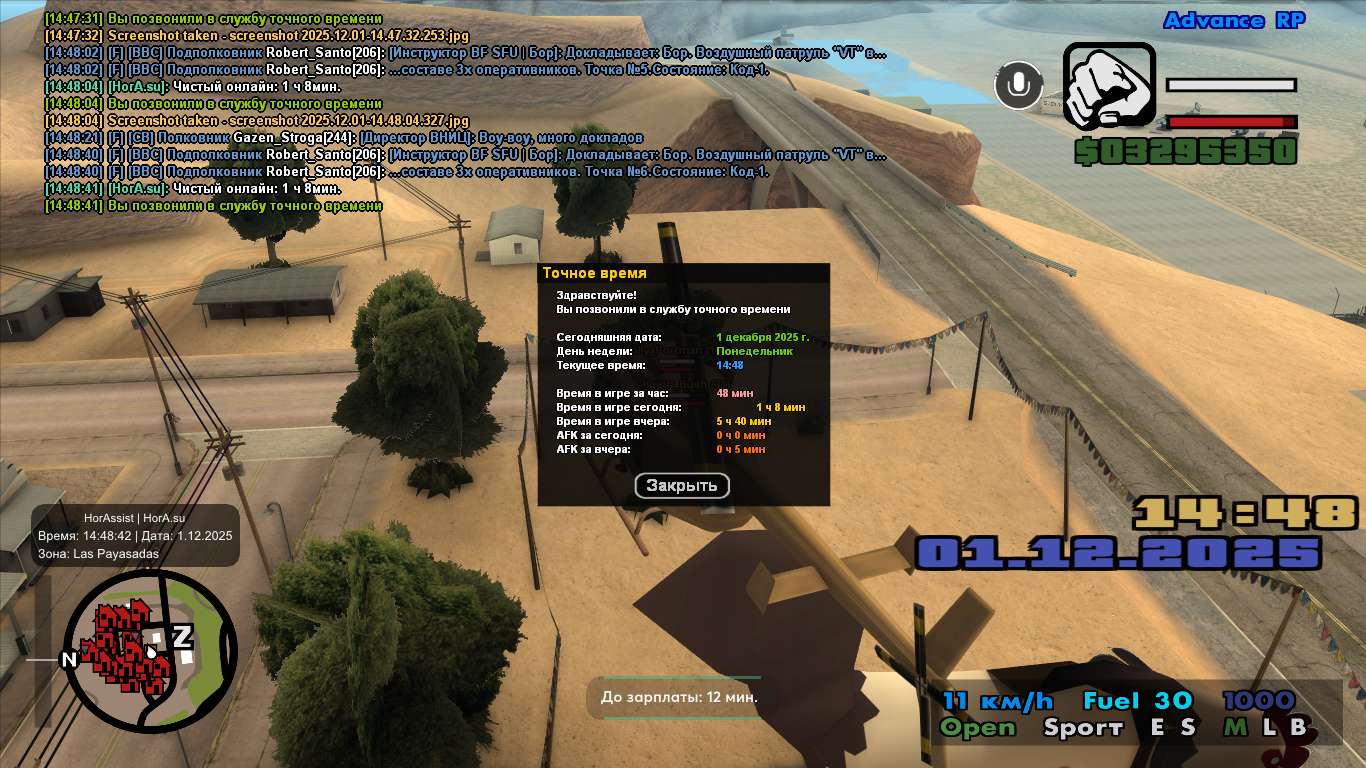Toggle the microphone voice chat icon
Image resolution: width=1366 pixels, height=768 pixels.
click(x=1018, y=85)
